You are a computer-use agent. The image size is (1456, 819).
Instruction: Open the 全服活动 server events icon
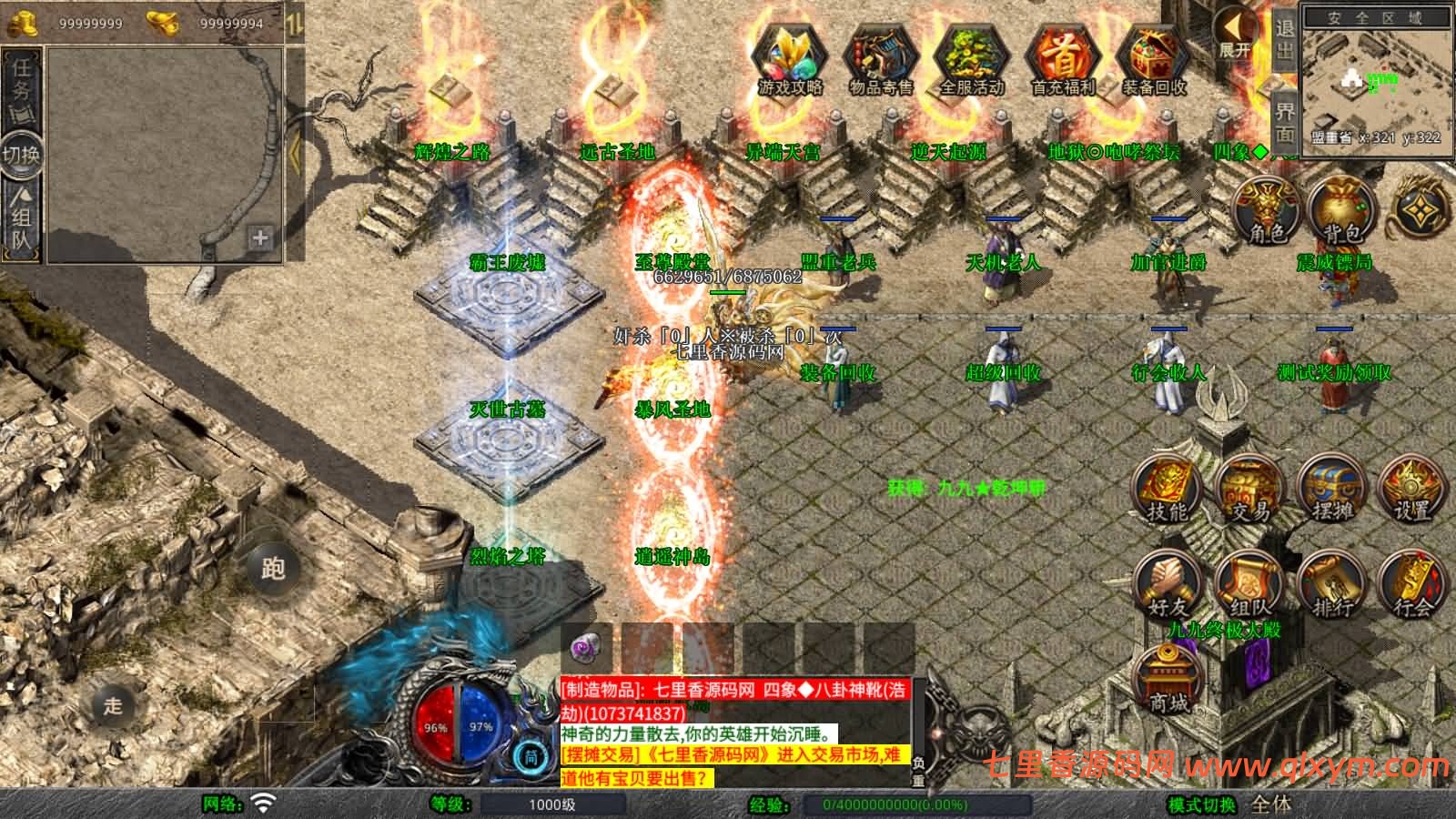pos(971,59)
